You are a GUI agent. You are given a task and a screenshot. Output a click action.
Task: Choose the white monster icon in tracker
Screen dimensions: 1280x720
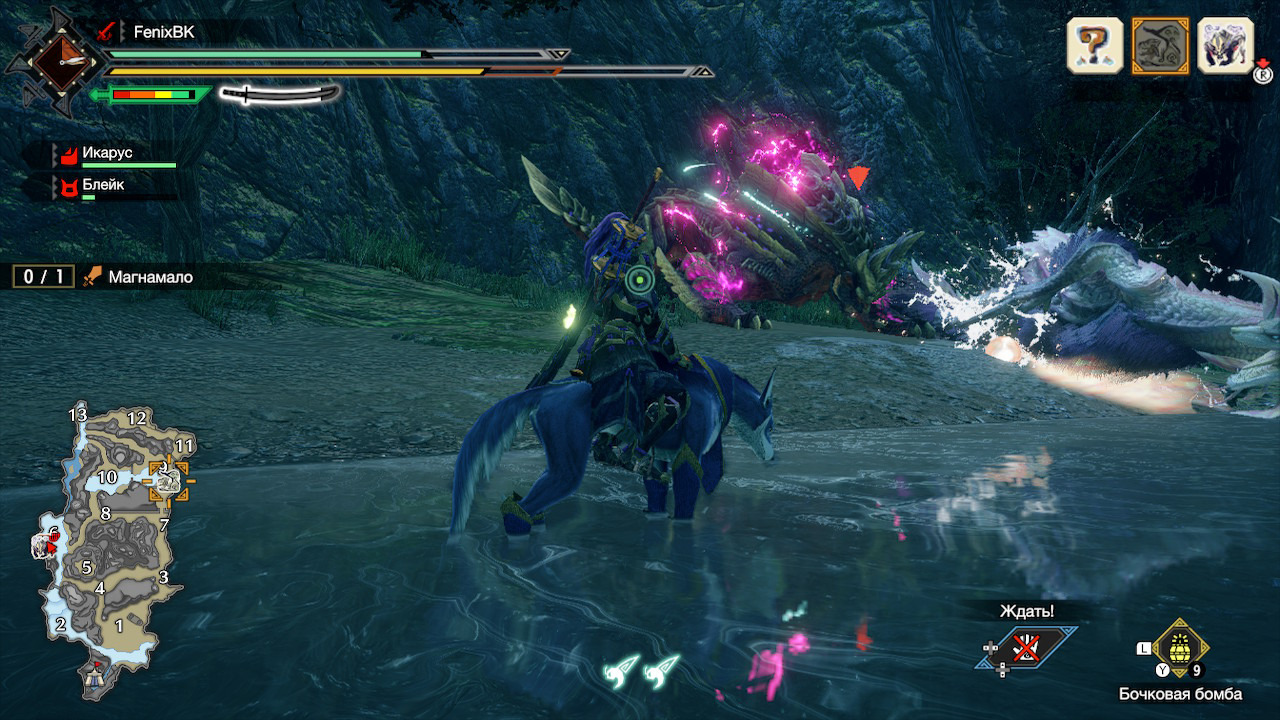[x=1225, y=45]
